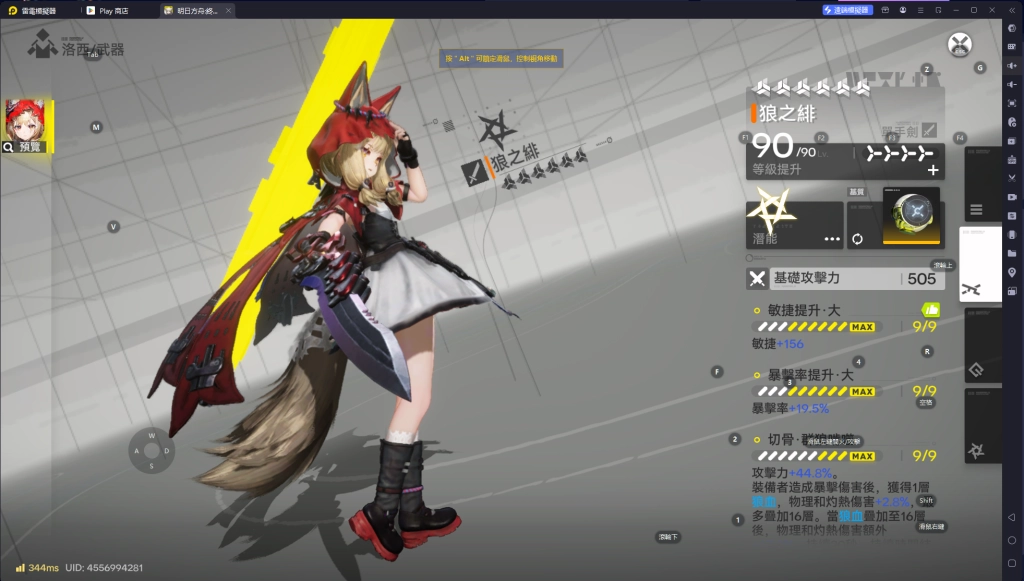Open the 預覽 character preview portrait
The width and height of the screenshot is (1024, 581).
27,126
